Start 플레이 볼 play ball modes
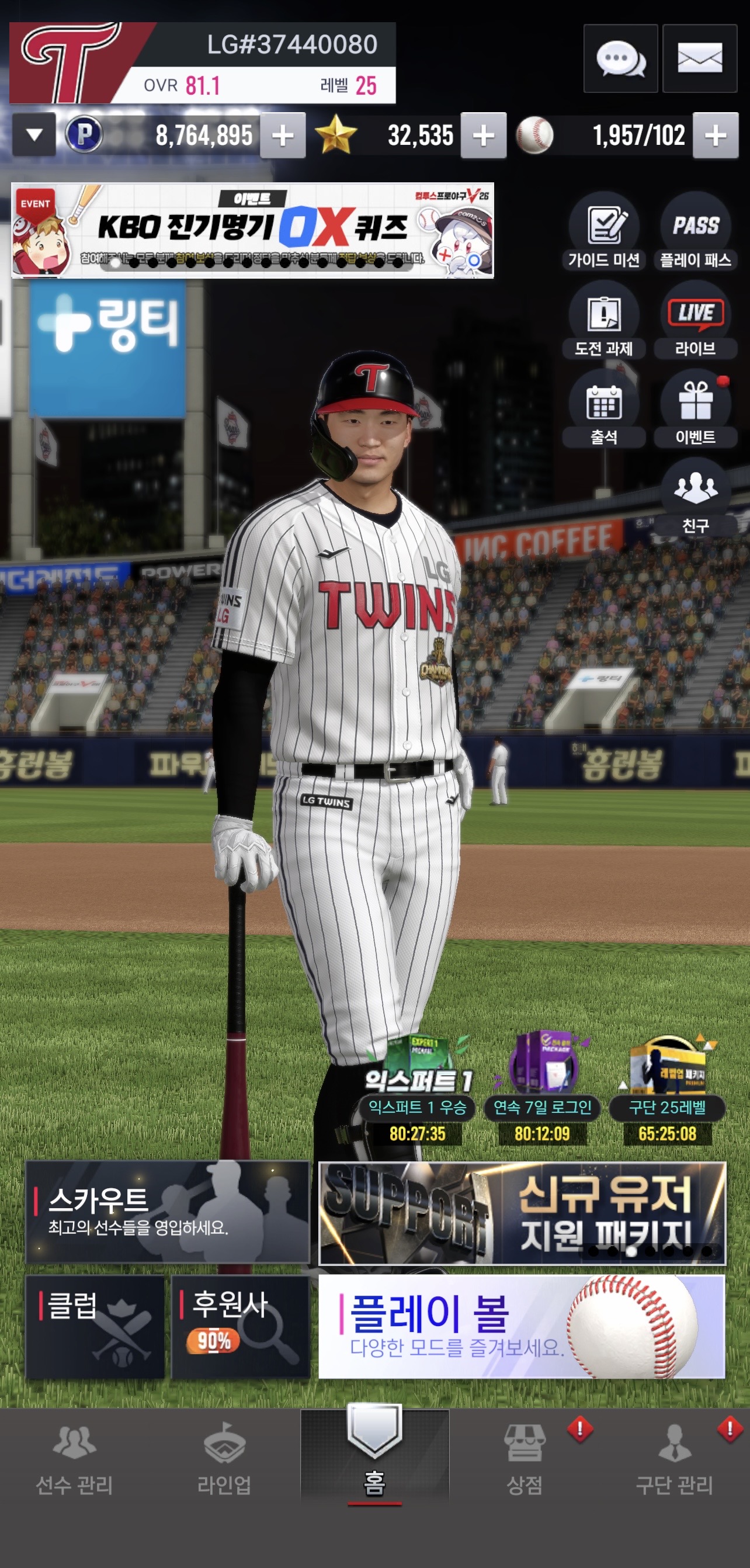 (x=522, y=1327)
